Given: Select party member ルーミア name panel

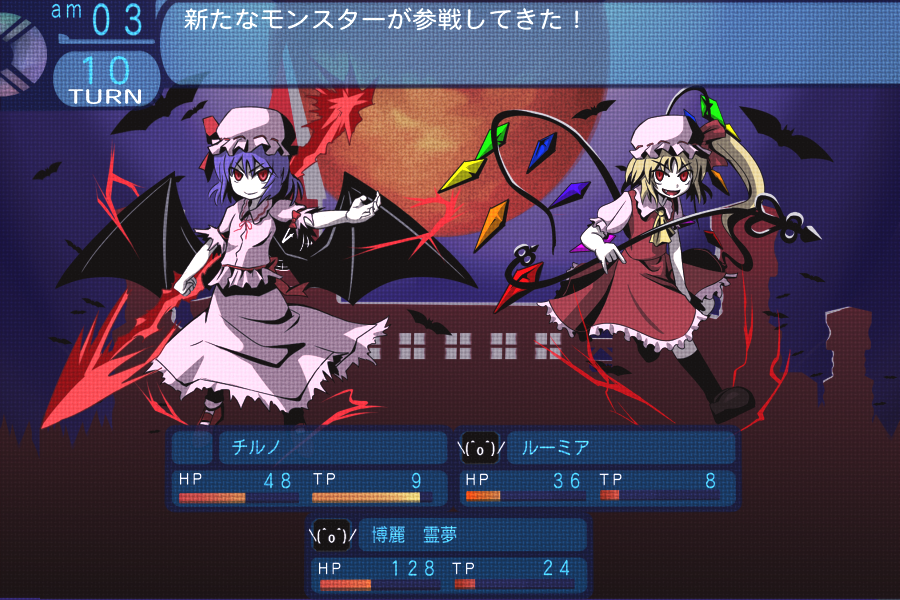Looking at the screenshot, I should click(x=621, y=448).
